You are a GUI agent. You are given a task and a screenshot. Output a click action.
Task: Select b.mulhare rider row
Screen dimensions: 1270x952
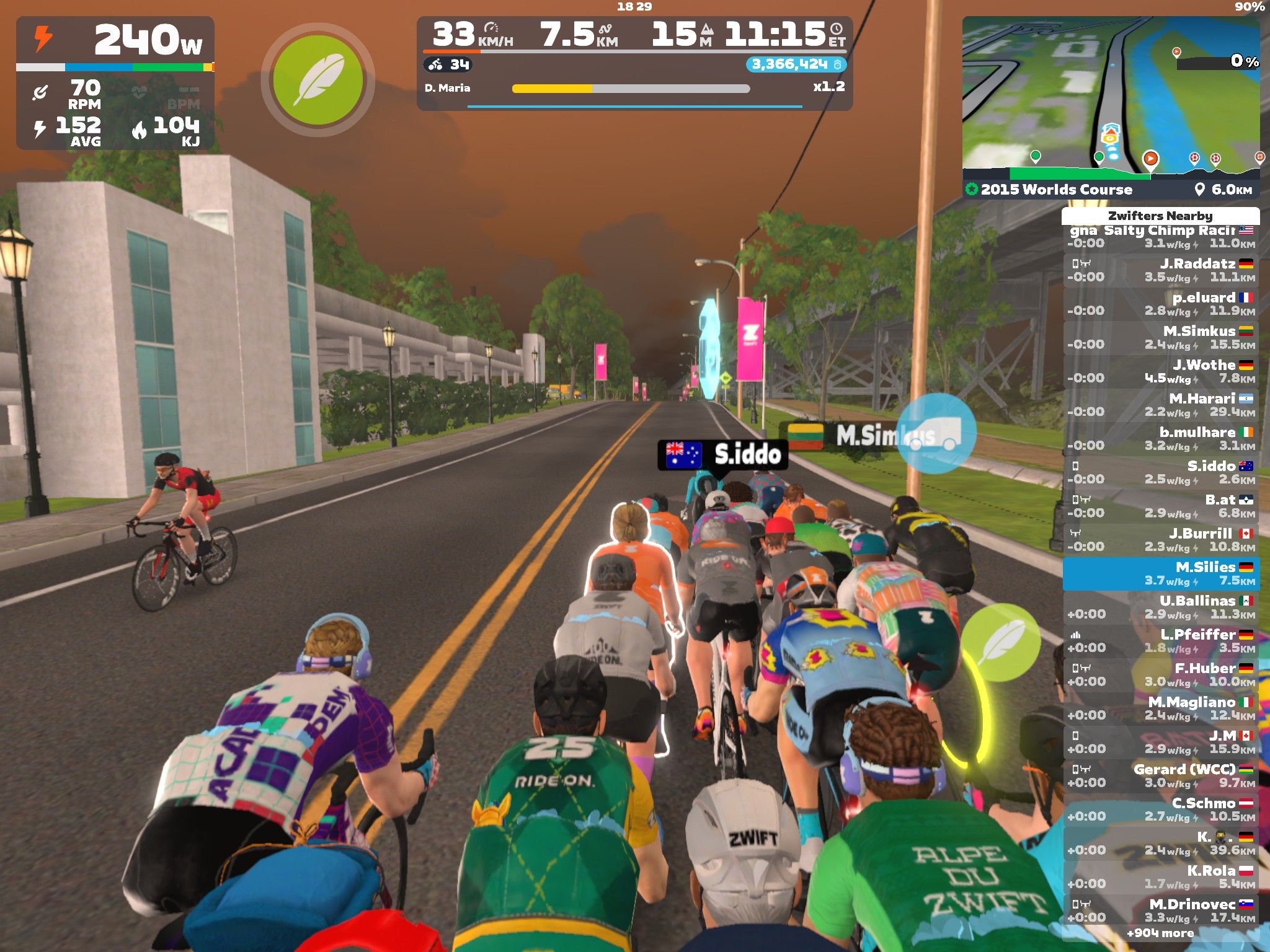[x=1160, y=439]
